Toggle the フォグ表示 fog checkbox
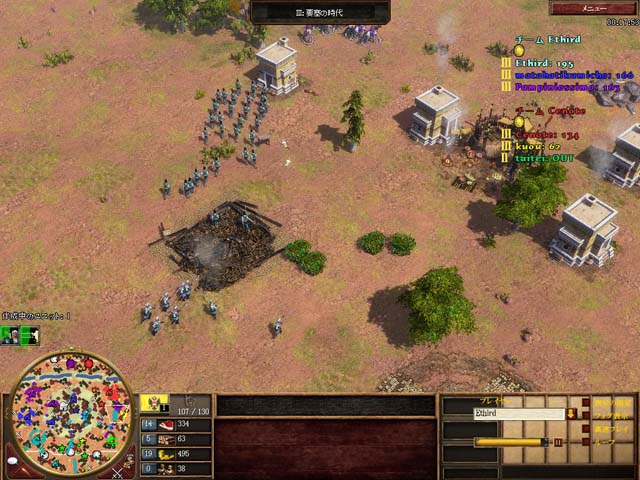 585,414
